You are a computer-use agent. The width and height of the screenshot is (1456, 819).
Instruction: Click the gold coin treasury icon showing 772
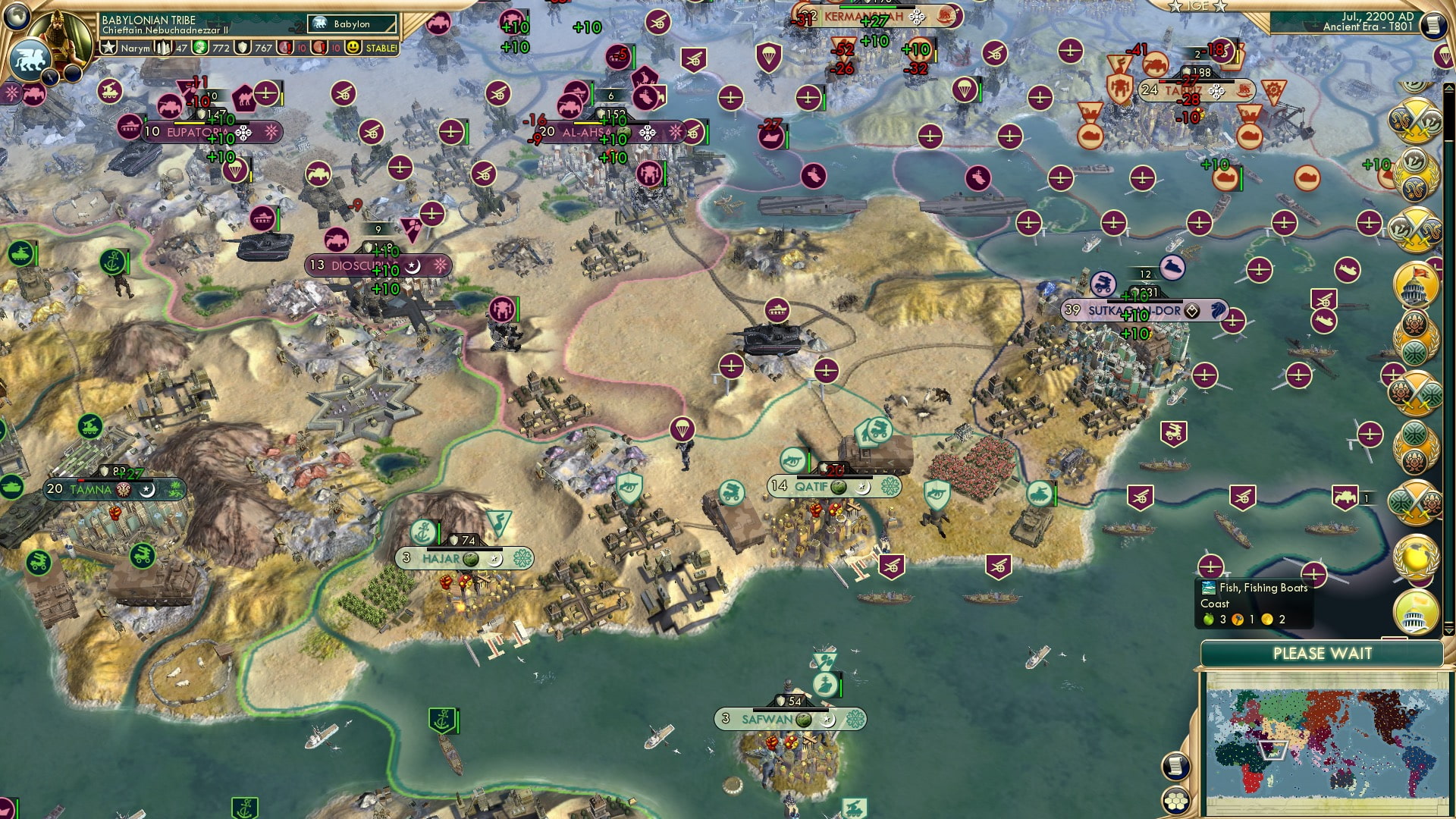click(201, 48)
